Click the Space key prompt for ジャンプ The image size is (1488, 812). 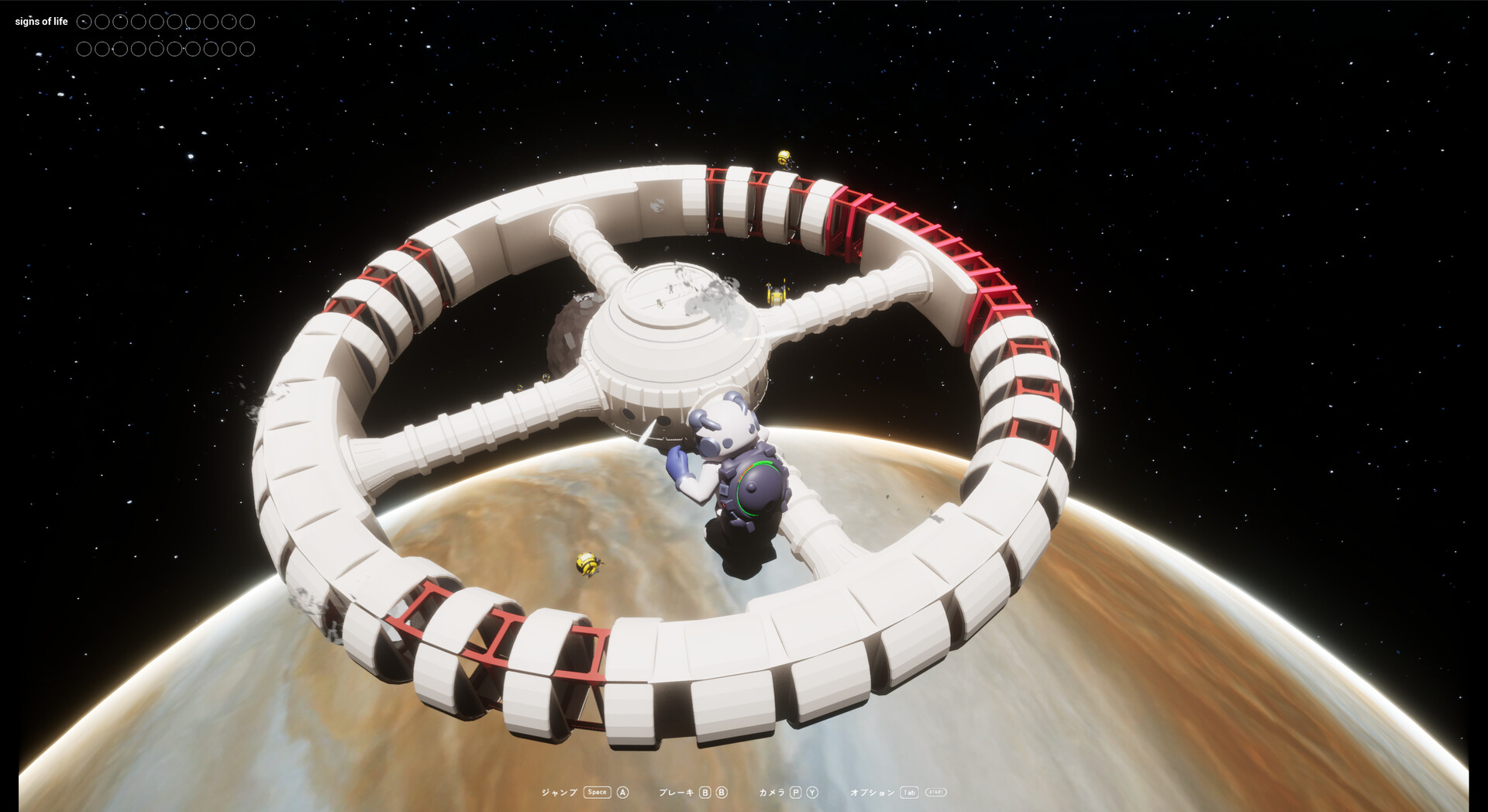coord(597,792)
